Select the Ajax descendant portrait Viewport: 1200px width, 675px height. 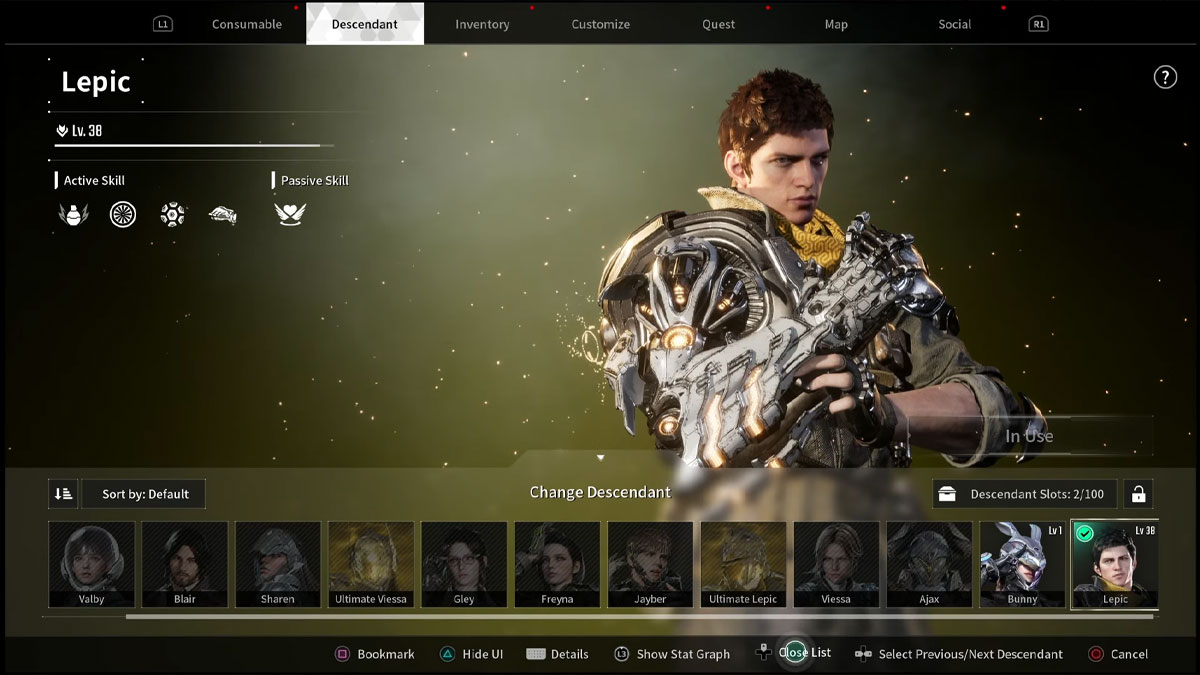(x=929, y=564)
